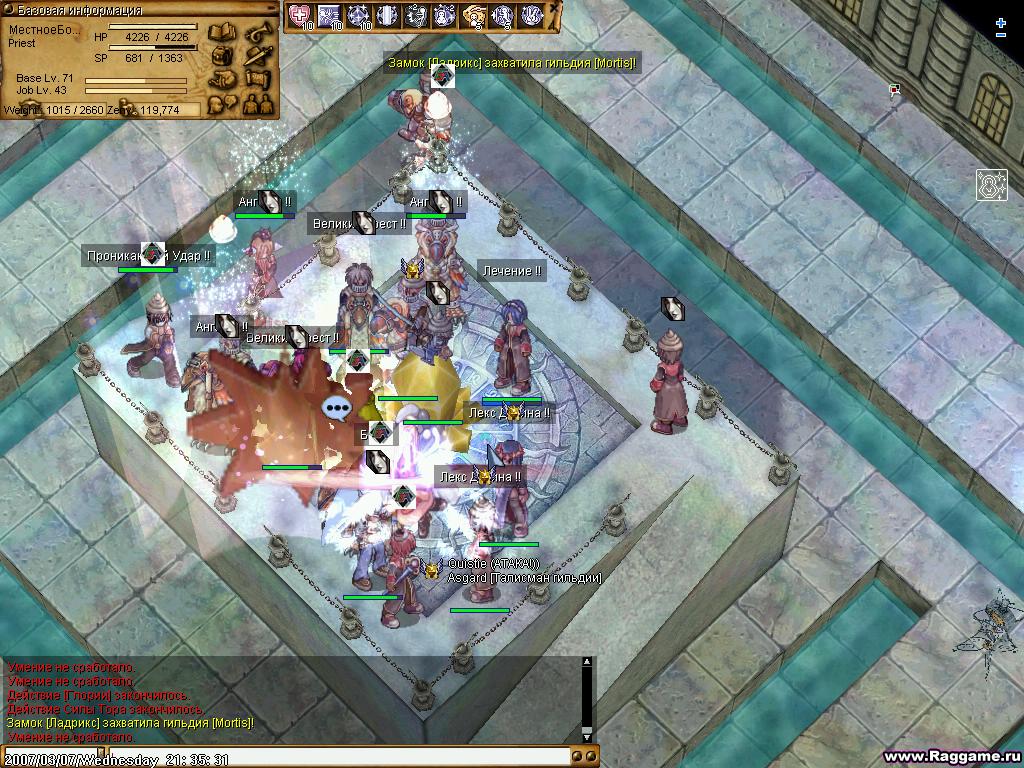This screenshot has height=768, width=1024.
Task: Open the map scroll icon
Action: click(x=257, y=79)
